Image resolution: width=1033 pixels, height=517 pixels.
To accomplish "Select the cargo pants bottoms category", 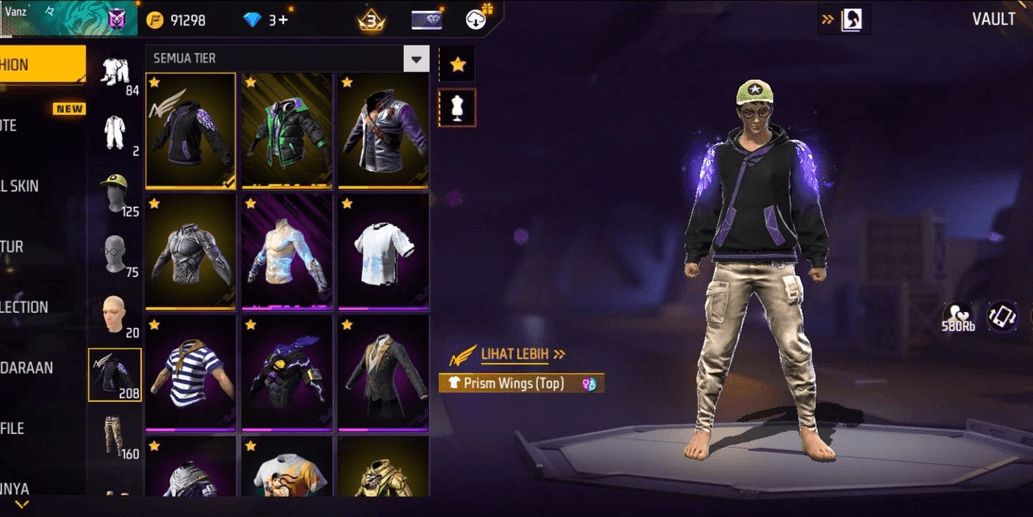I will tap(116, 436).
